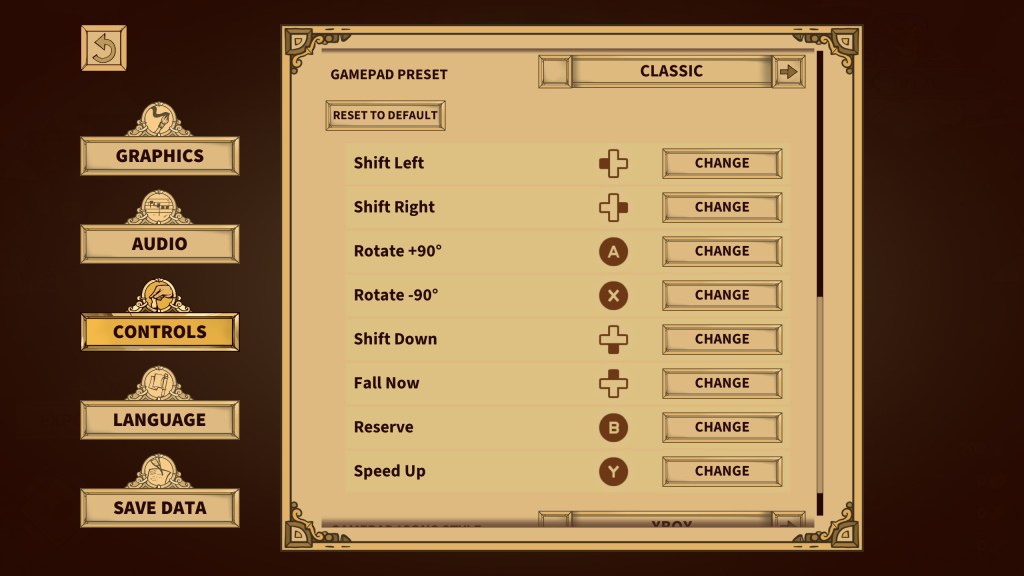The width and height of the screenshot is (1024, 576).
Task: Reset controls to default
Action: pos(385,115)
